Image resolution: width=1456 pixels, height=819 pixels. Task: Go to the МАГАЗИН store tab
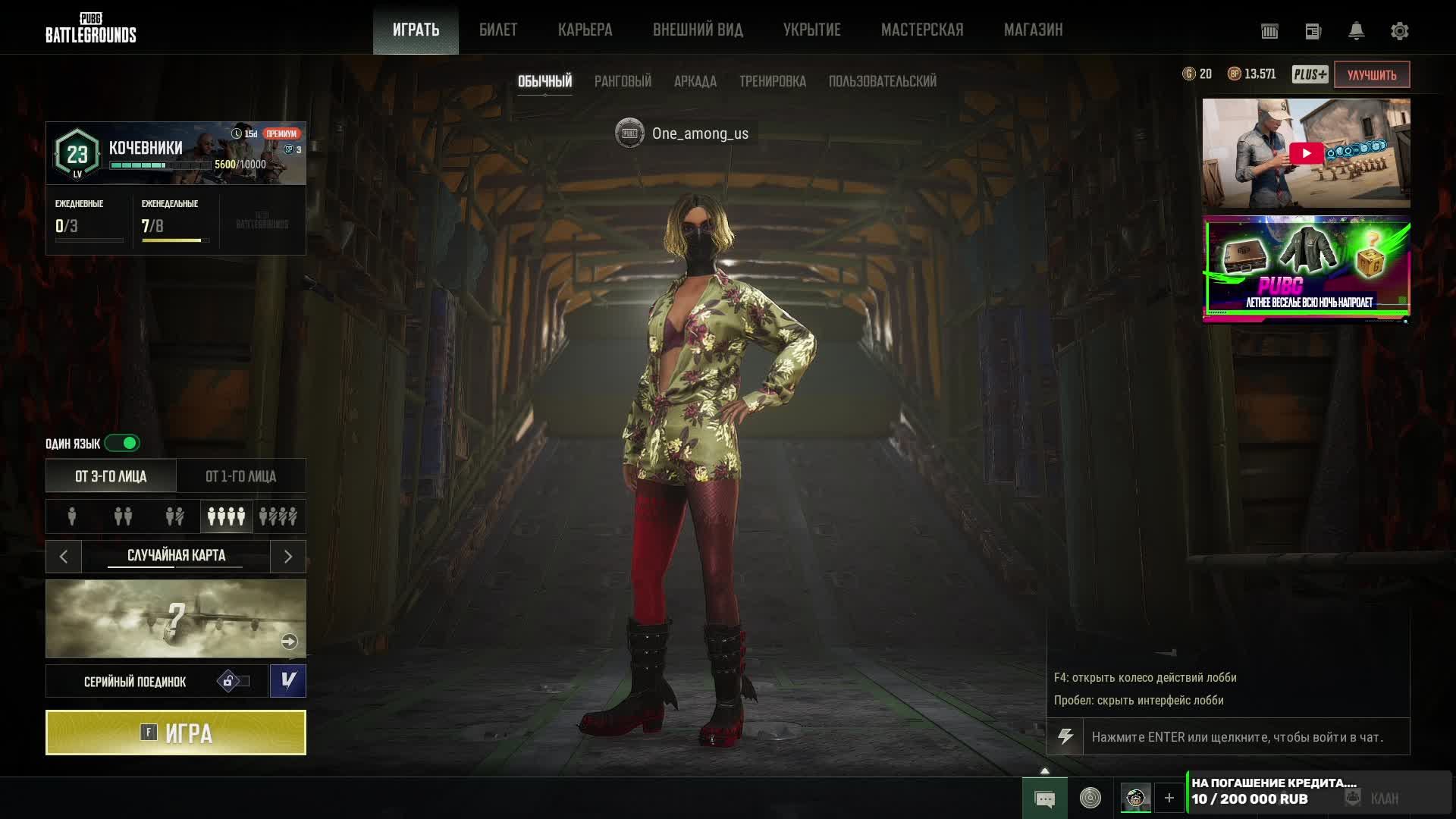(x=1033, y=30)
